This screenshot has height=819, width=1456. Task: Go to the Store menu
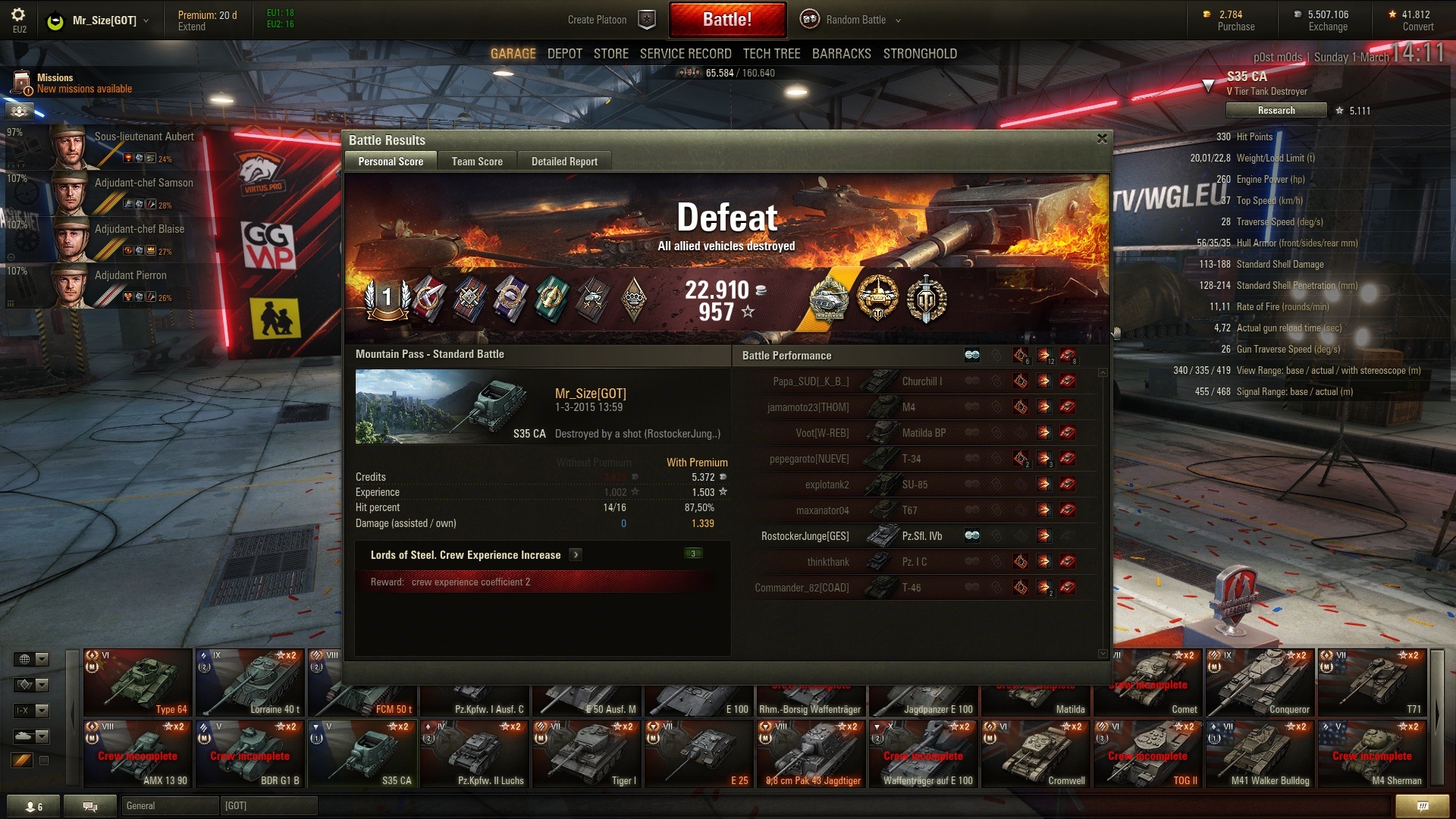click(x=610, y=54)
